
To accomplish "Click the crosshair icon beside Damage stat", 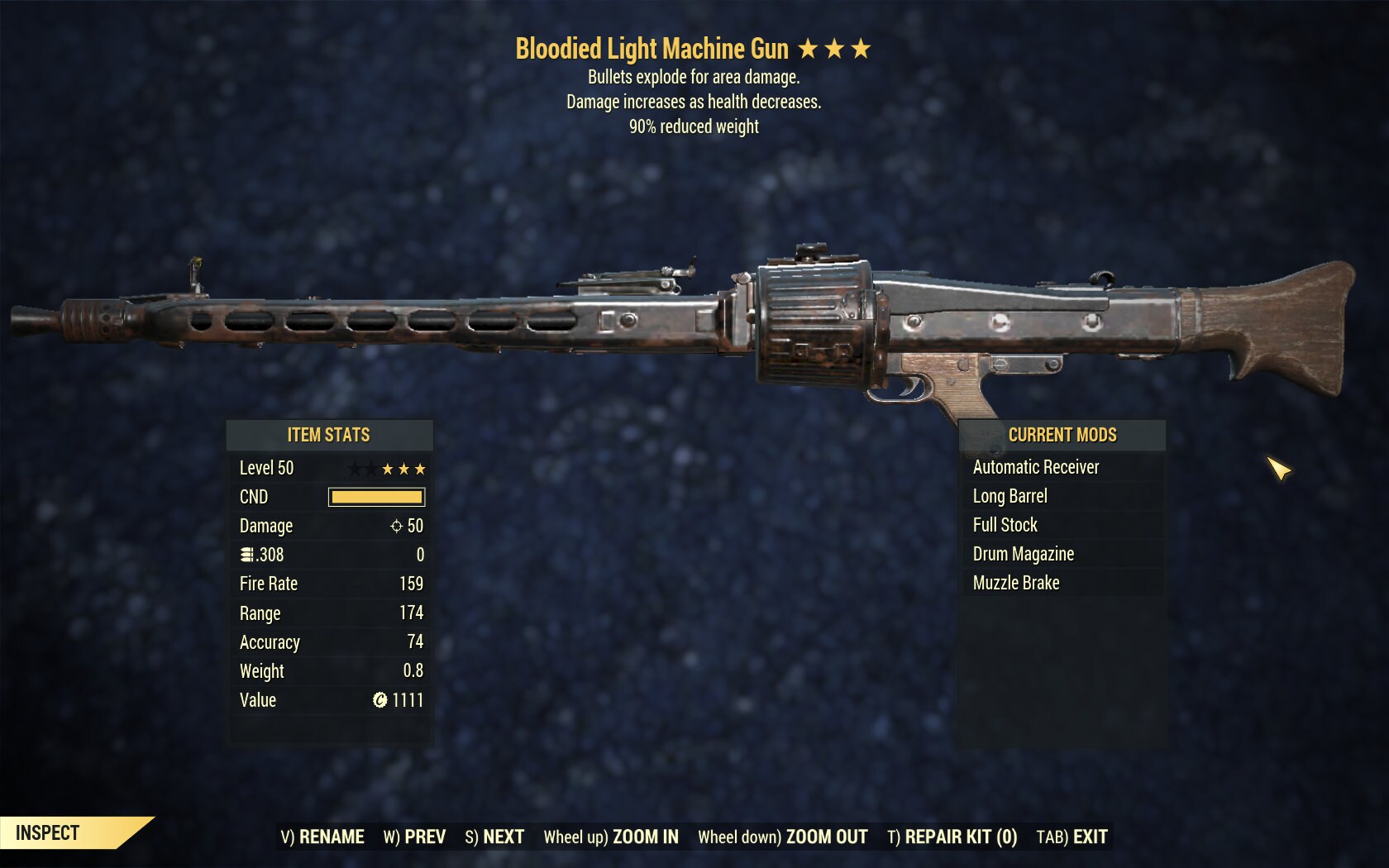I will click(398, 526).
